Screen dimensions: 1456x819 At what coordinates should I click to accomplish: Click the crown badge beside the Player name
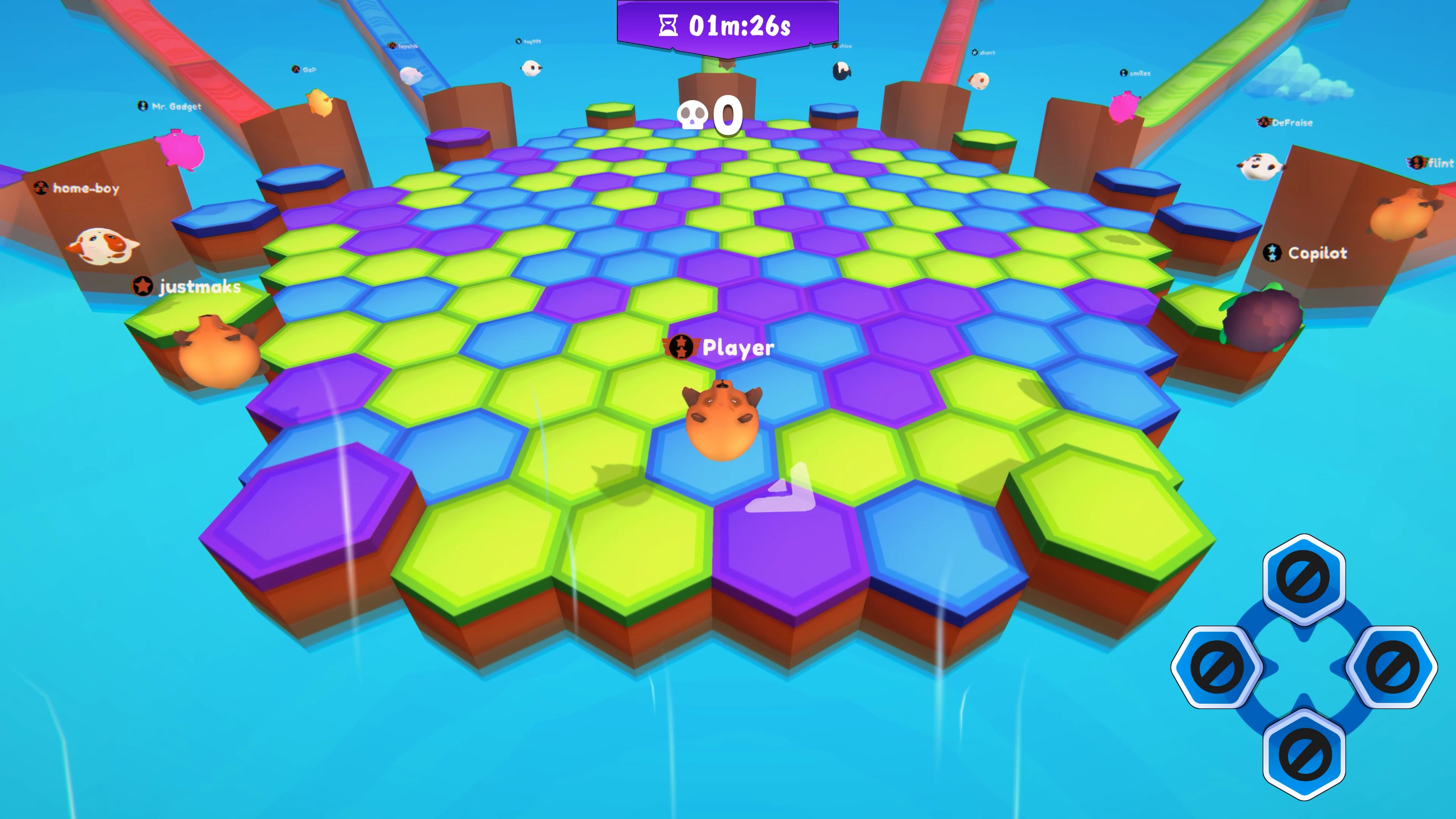tap(681, 348)
